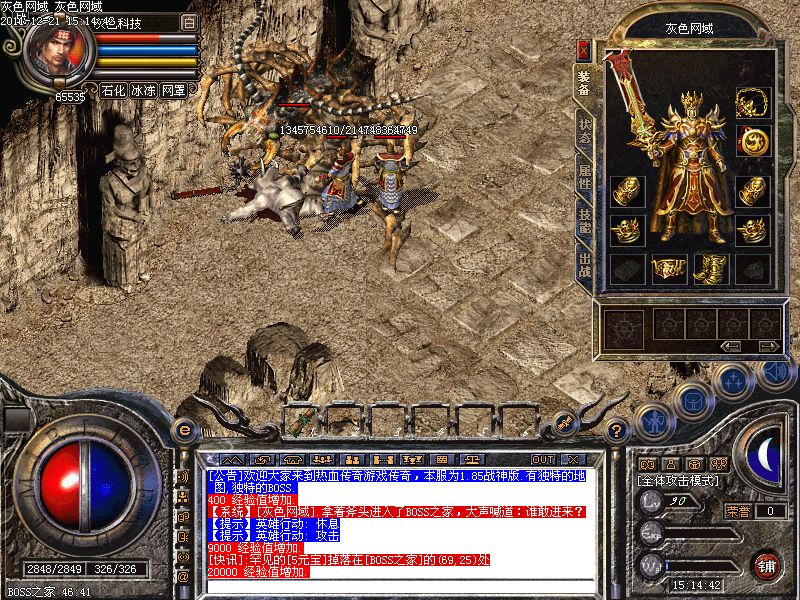Choose the golden boots slot
Viewport: 800px width, 600px height.
point(710,268)
